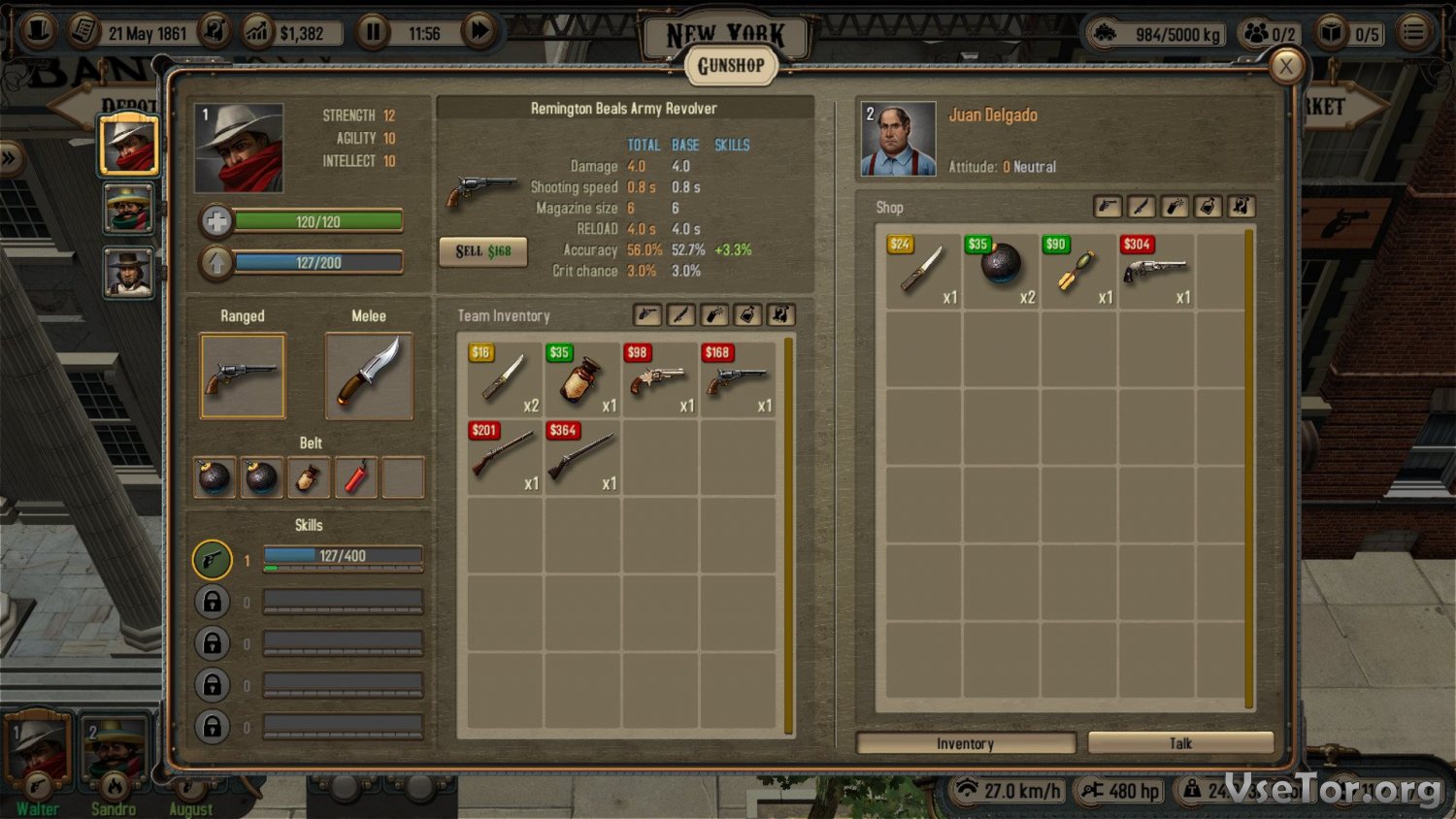Fast-forward the game time
The height and width of the screenshot is (819, 1456).
tap(479, 32)
